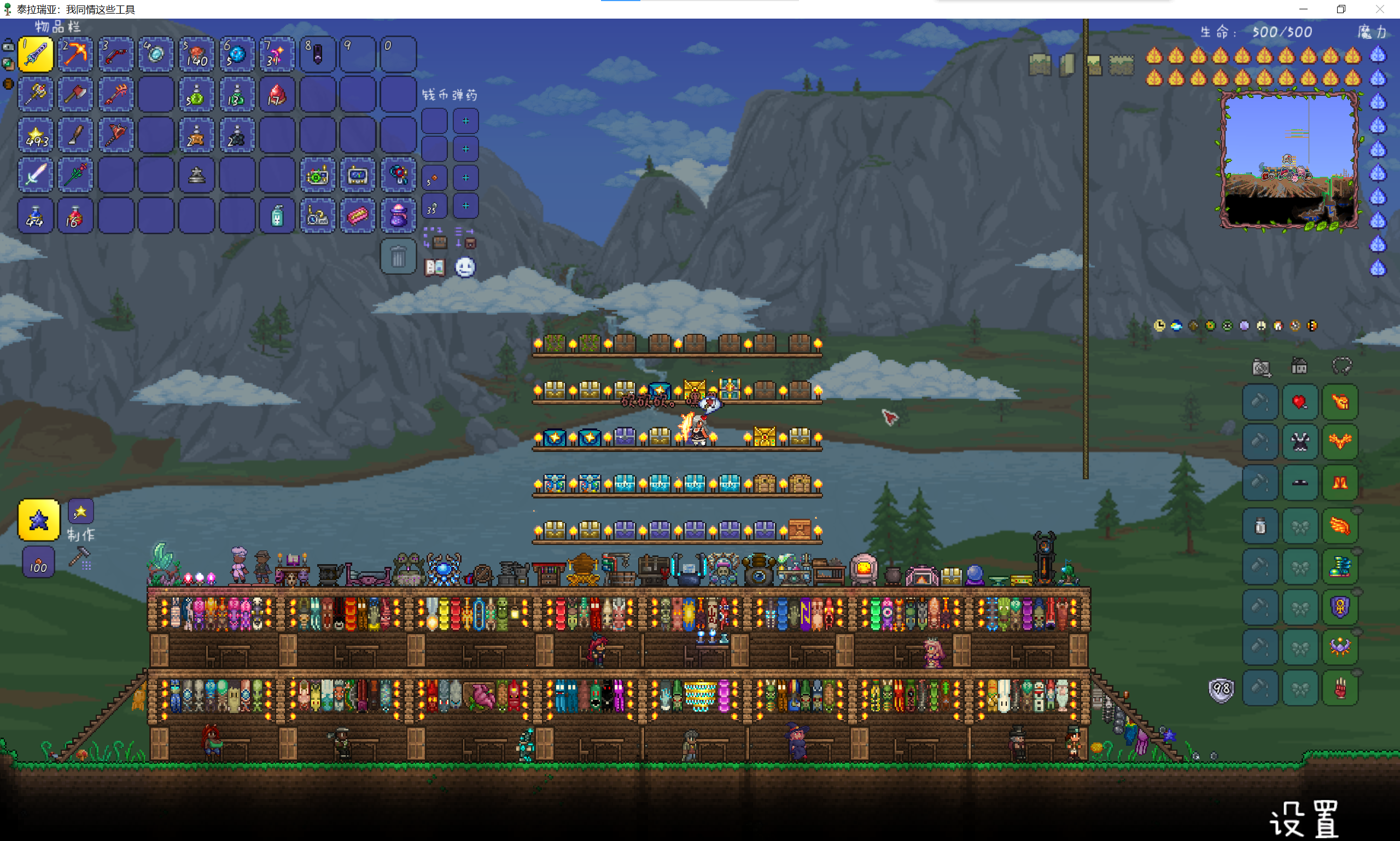Open the 设置 settings menu
This screenshot has height=841, width=1400.
pyautogui.click(x=1304, y=819)
